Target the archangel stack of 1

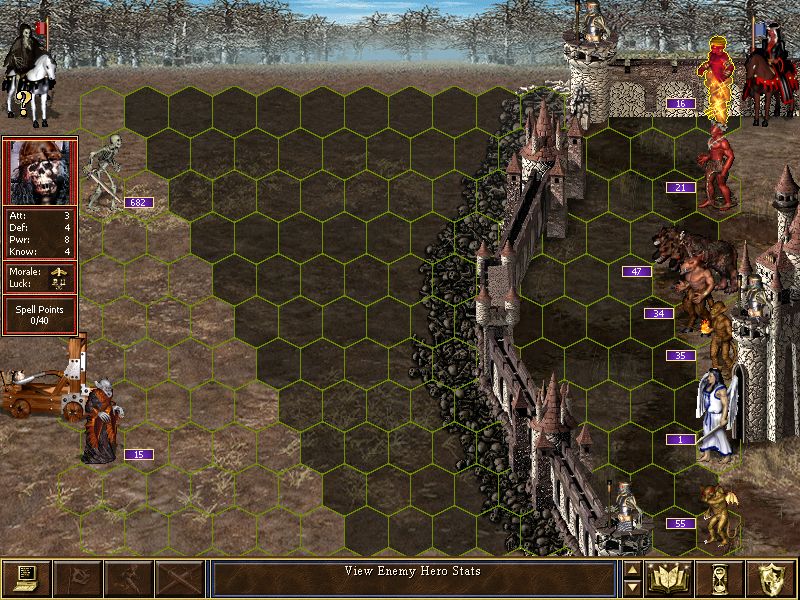[x=717, y=412]
